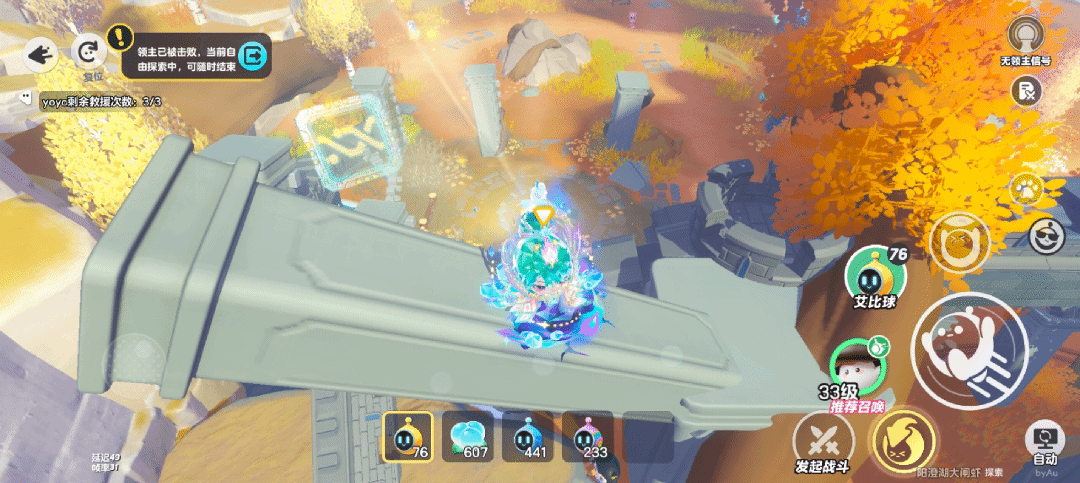Screen dimensions: 1080x483
Task: Click the R-marked round icon
Action: [1025, 92]
